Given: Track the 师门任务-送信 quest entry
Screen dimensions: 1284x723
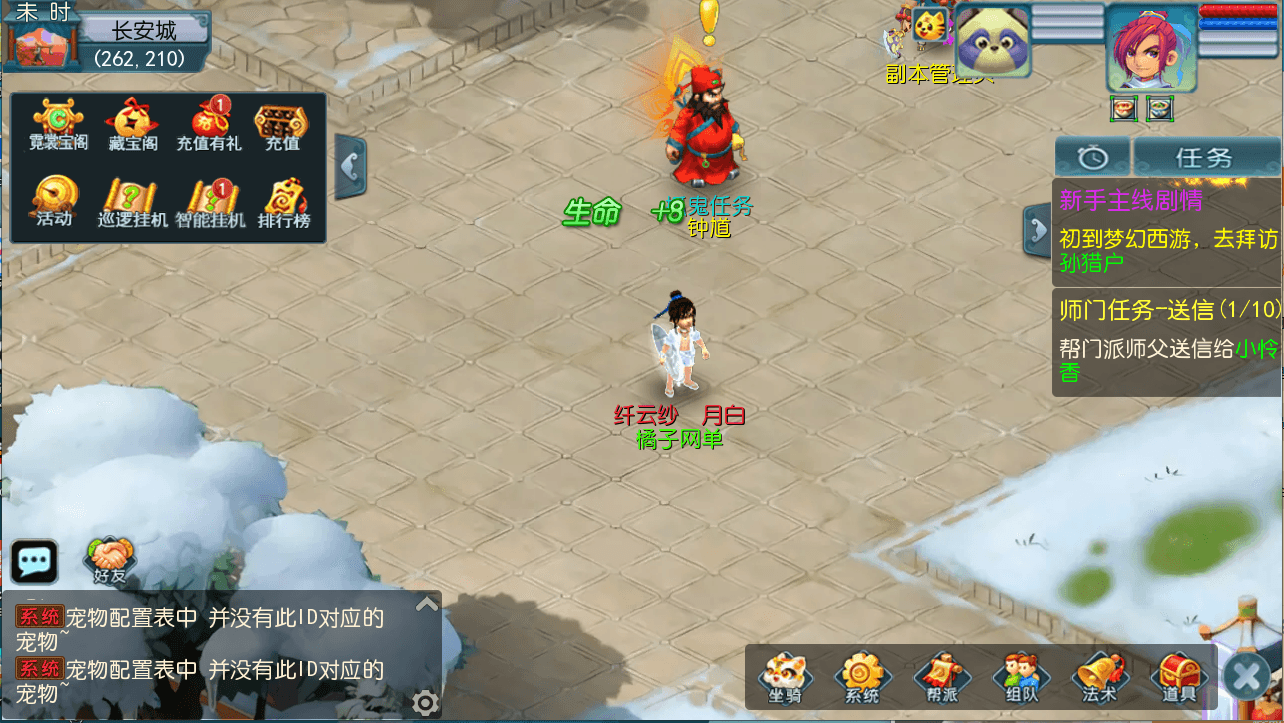Looking at the screenshot, I should [1166, 341].
